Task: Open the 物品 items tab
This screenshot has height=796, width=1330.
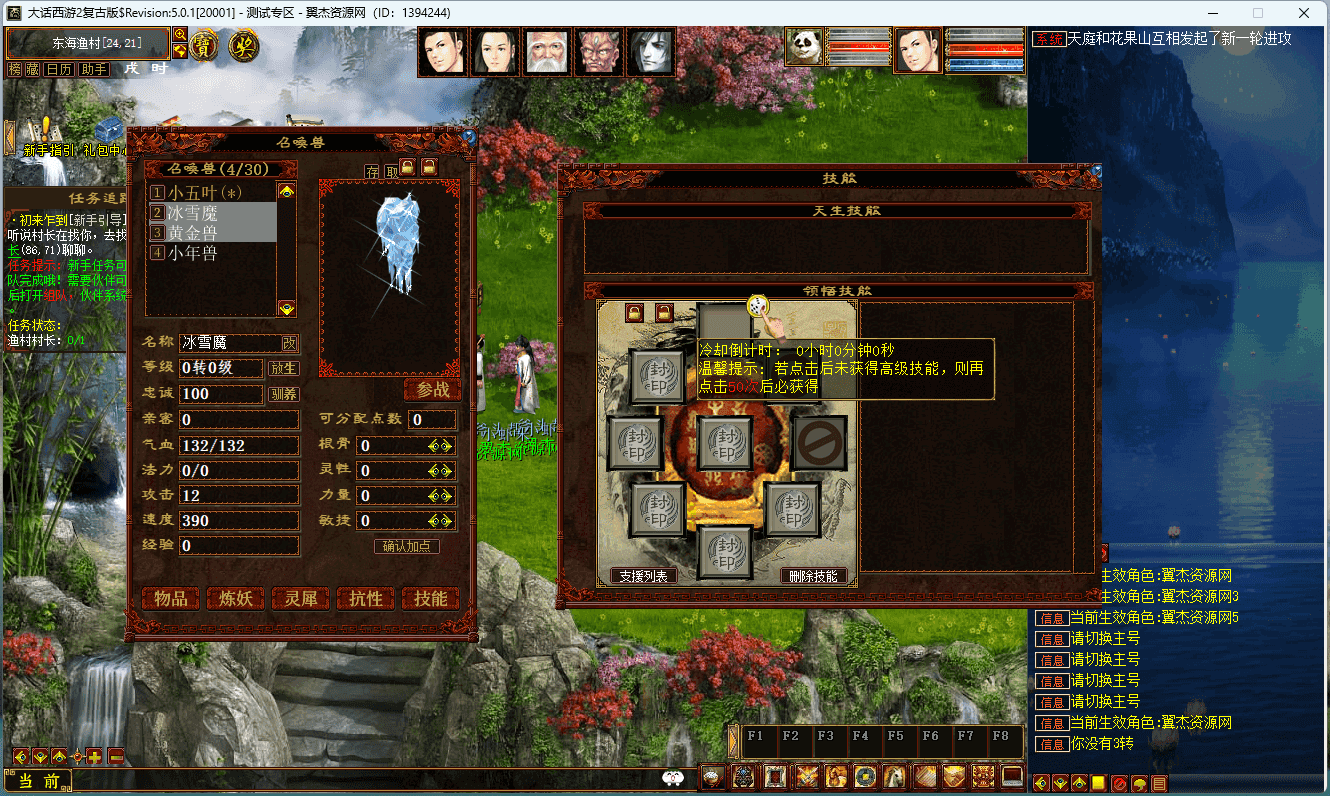Action: tap(171, 598)
